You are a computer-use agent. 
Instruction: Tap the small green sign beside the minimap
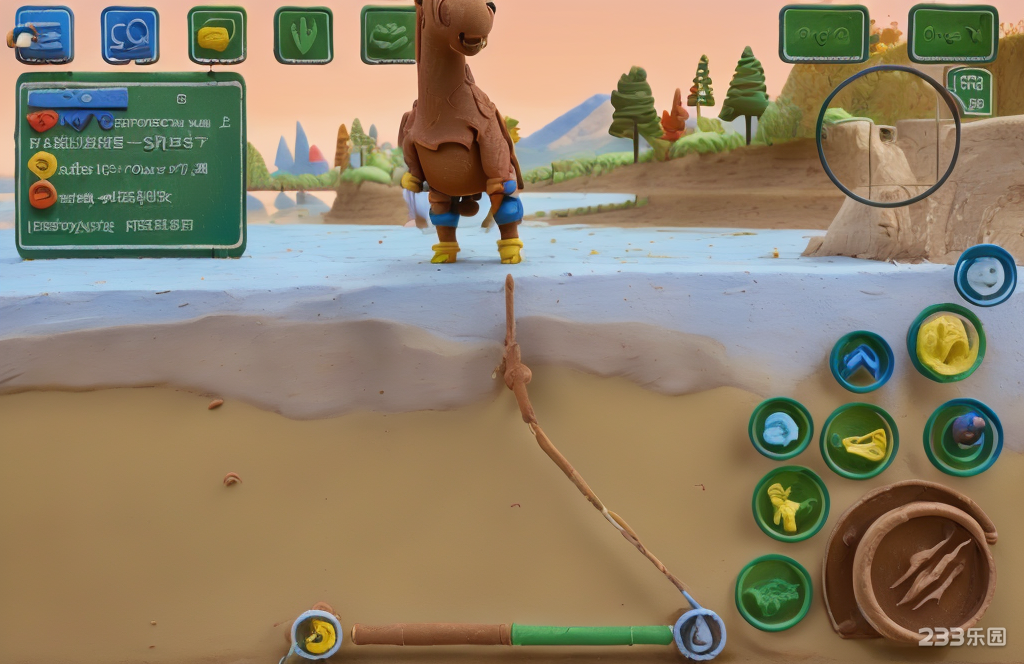[x=970, y=91]
